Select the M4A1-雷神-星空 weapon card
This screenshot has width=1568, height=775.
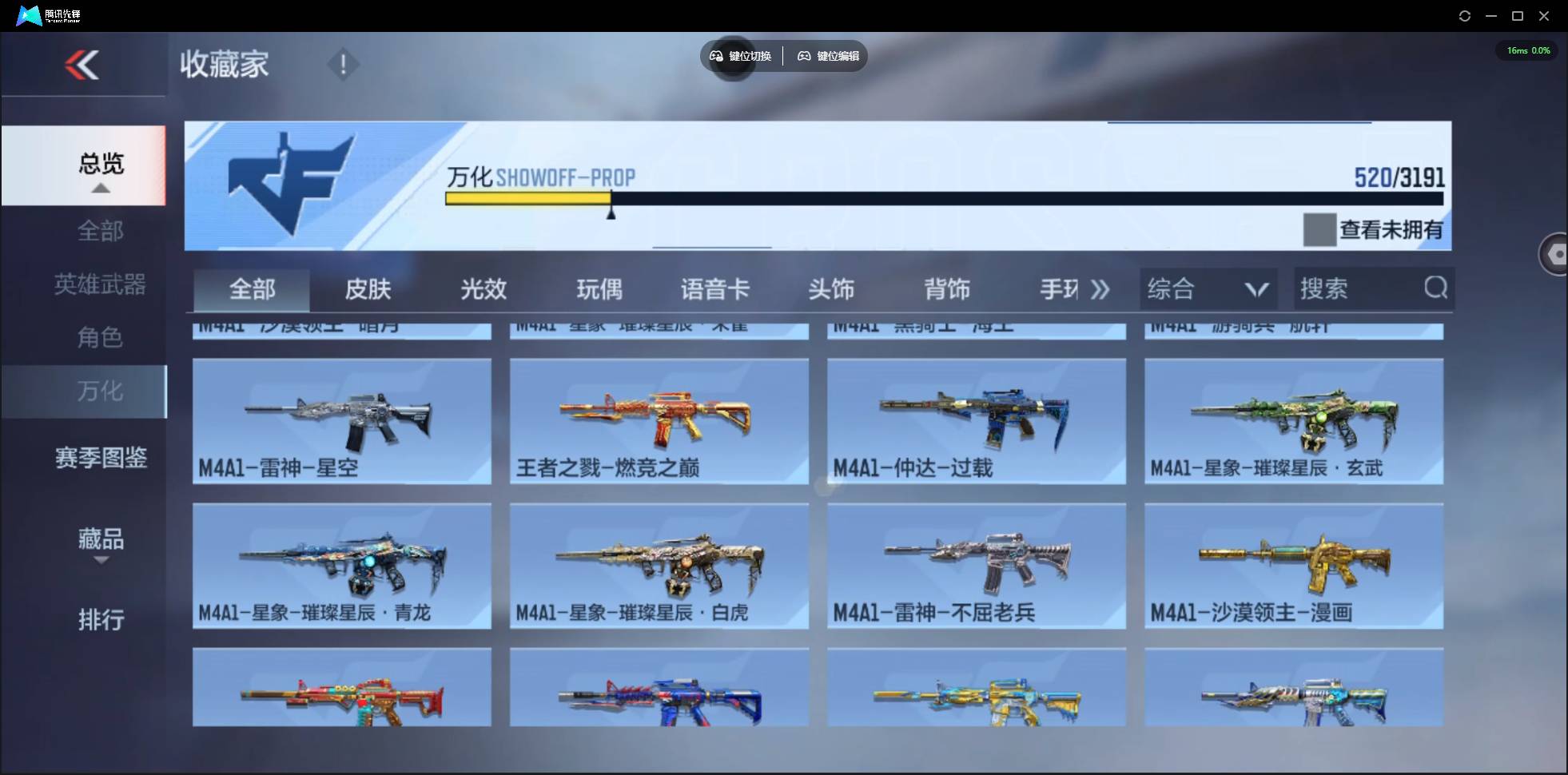(x=341, y=421)
